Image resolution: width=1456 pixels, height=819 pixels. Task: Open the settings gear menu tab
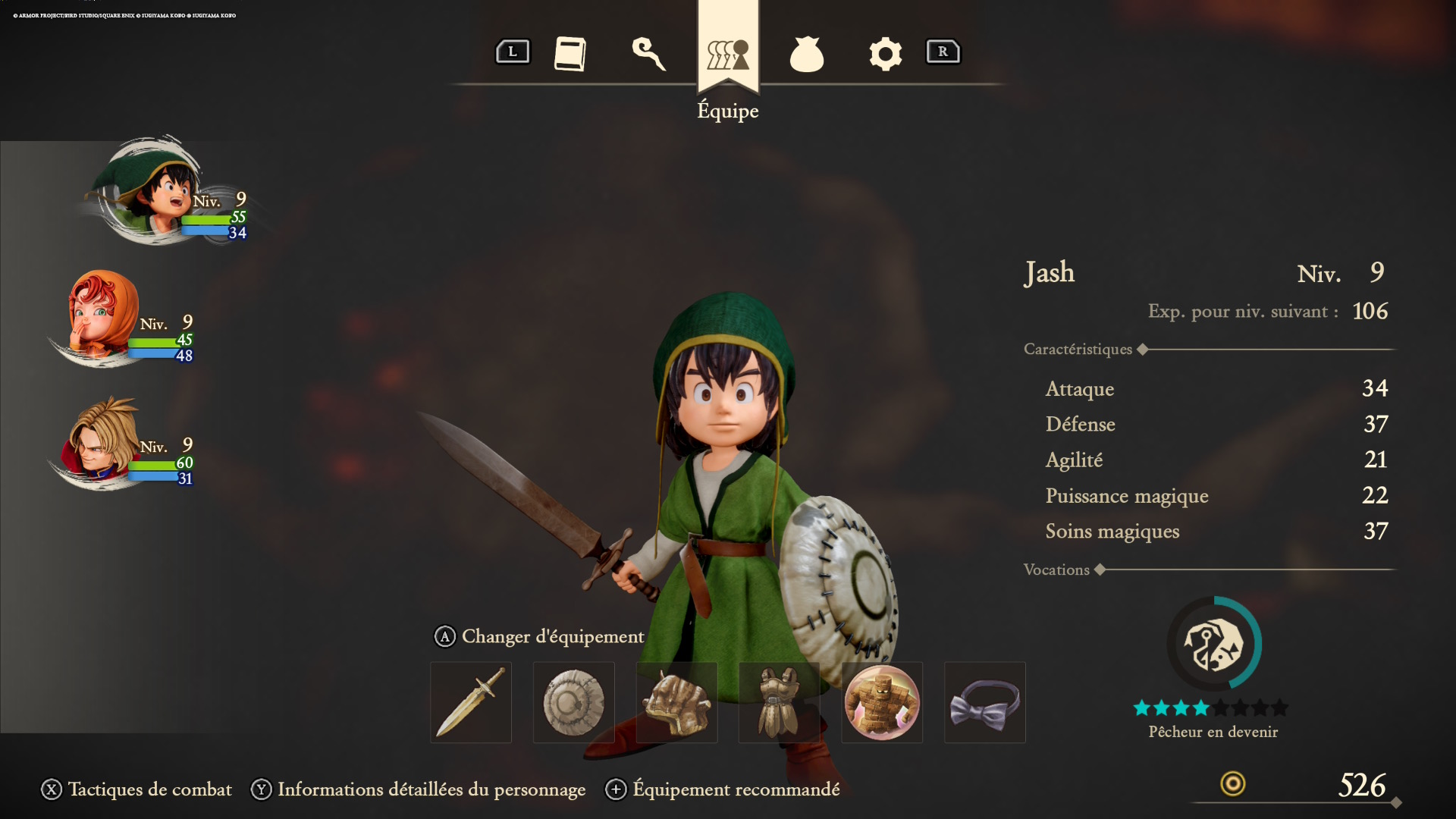tap(885, 53)
